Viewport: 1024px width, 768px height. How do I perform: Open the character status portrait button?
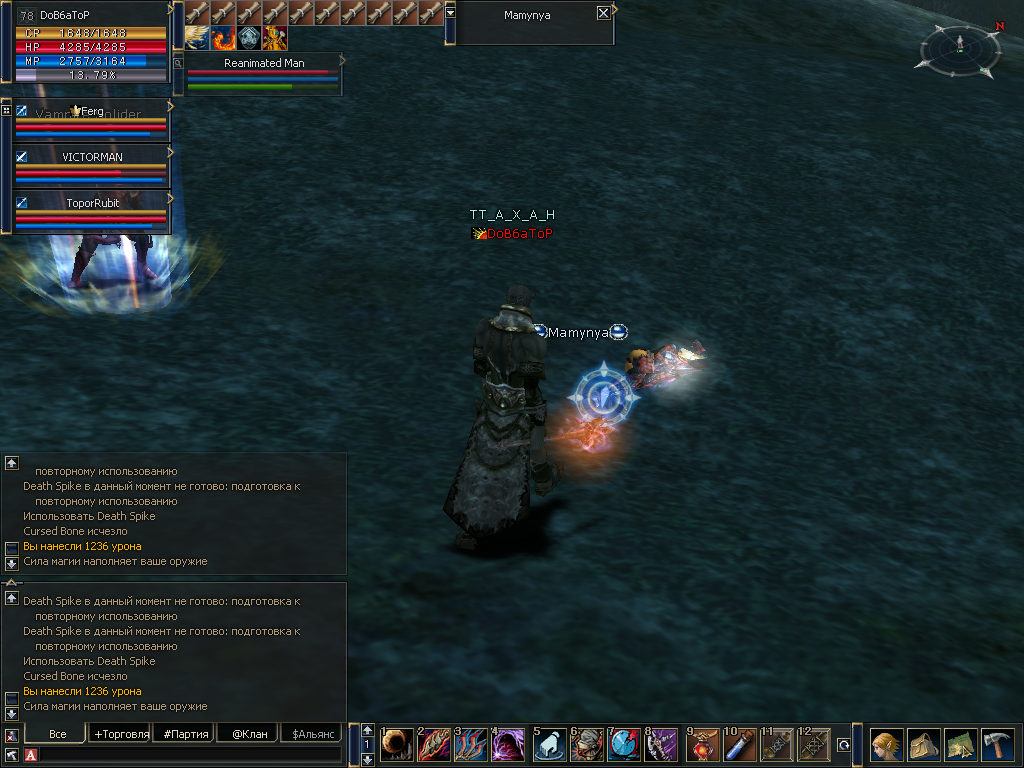tap(886, 745)
